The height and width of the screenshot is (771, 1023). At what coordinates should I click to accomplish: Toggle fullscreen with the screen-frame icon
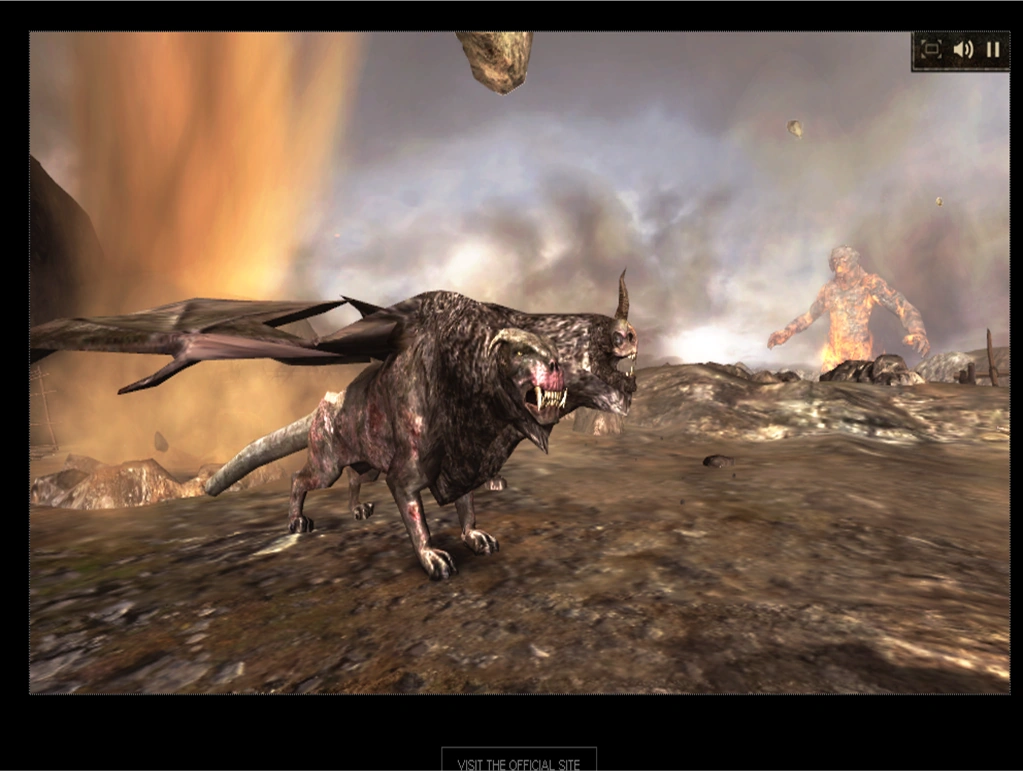pyautogui.click(x=931, y=49)
